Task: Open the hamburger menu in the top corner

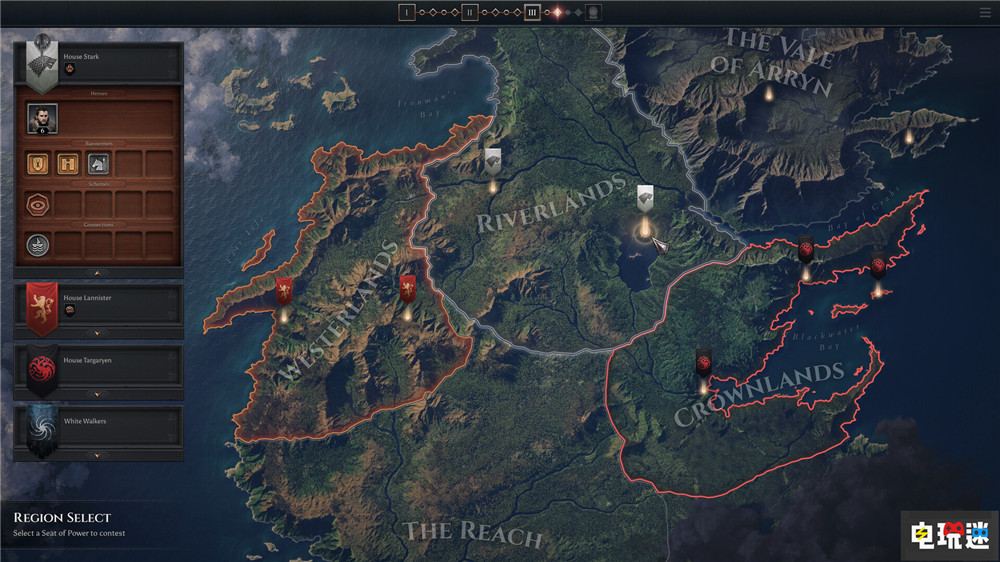Action: [986, 13]
